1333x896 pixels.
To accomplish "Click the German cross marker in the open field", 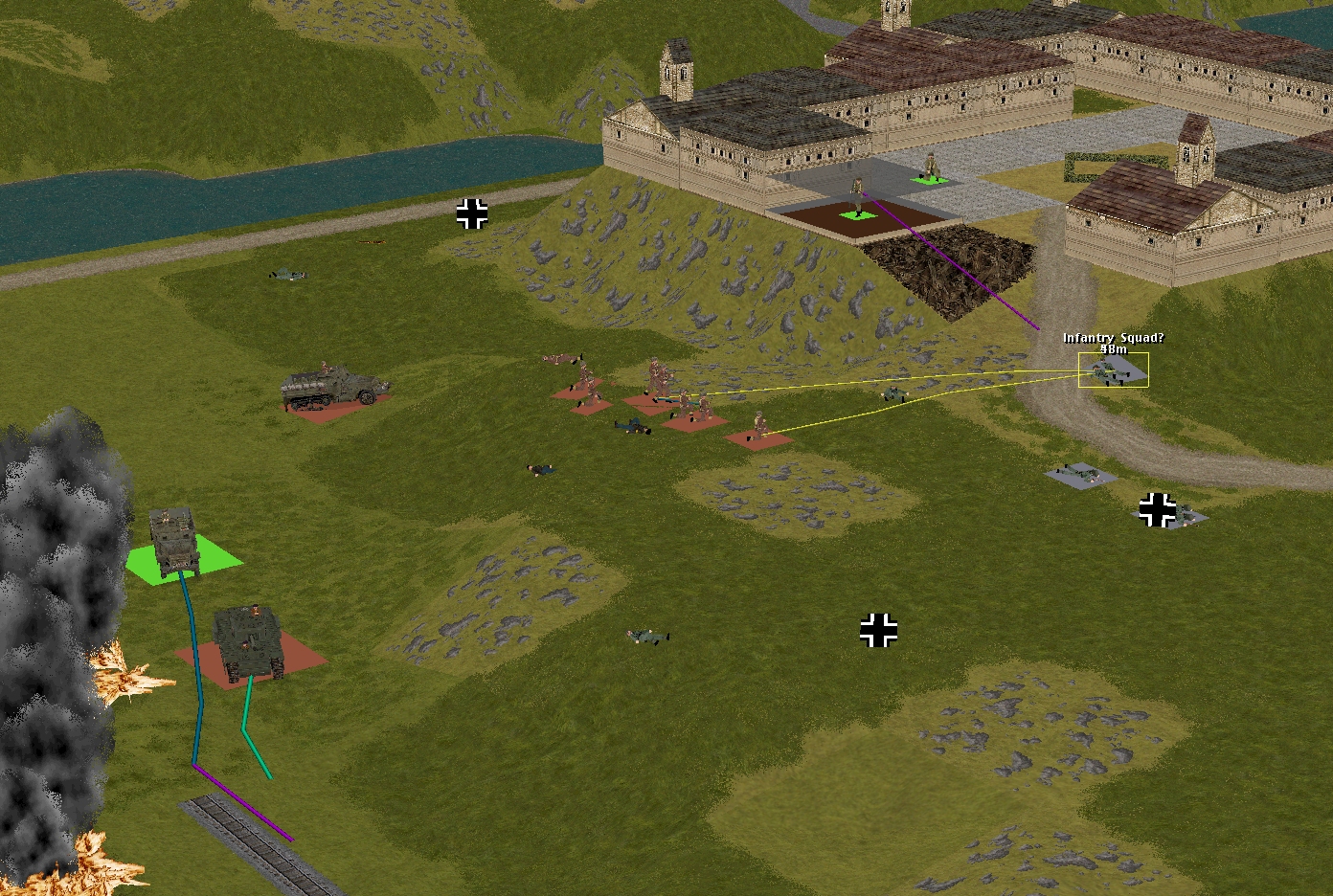I will 878,631.
